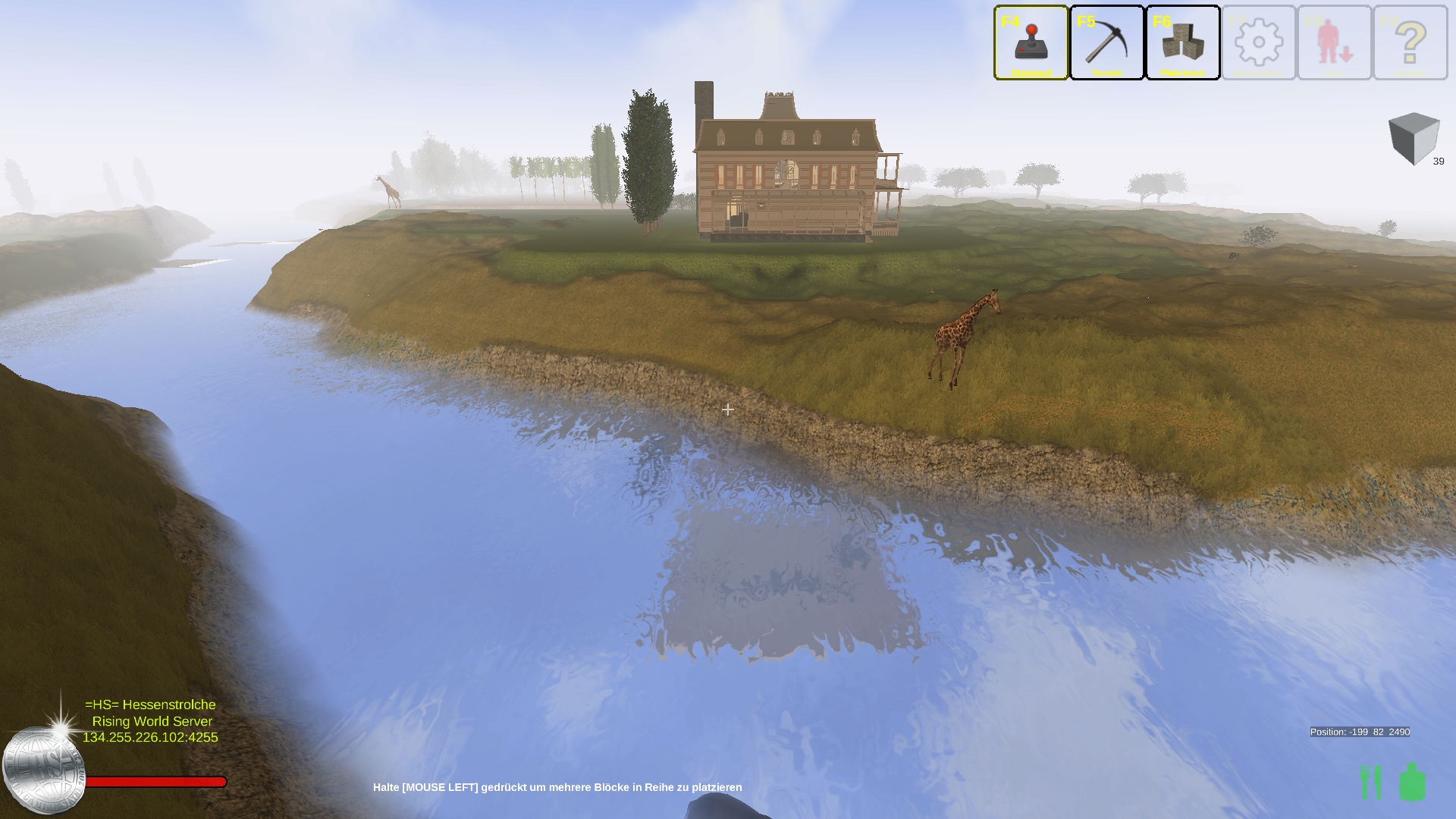Open the Bearbeiten gear tool
This screenshot has width=1456, height=819.
pos(1258,42)
